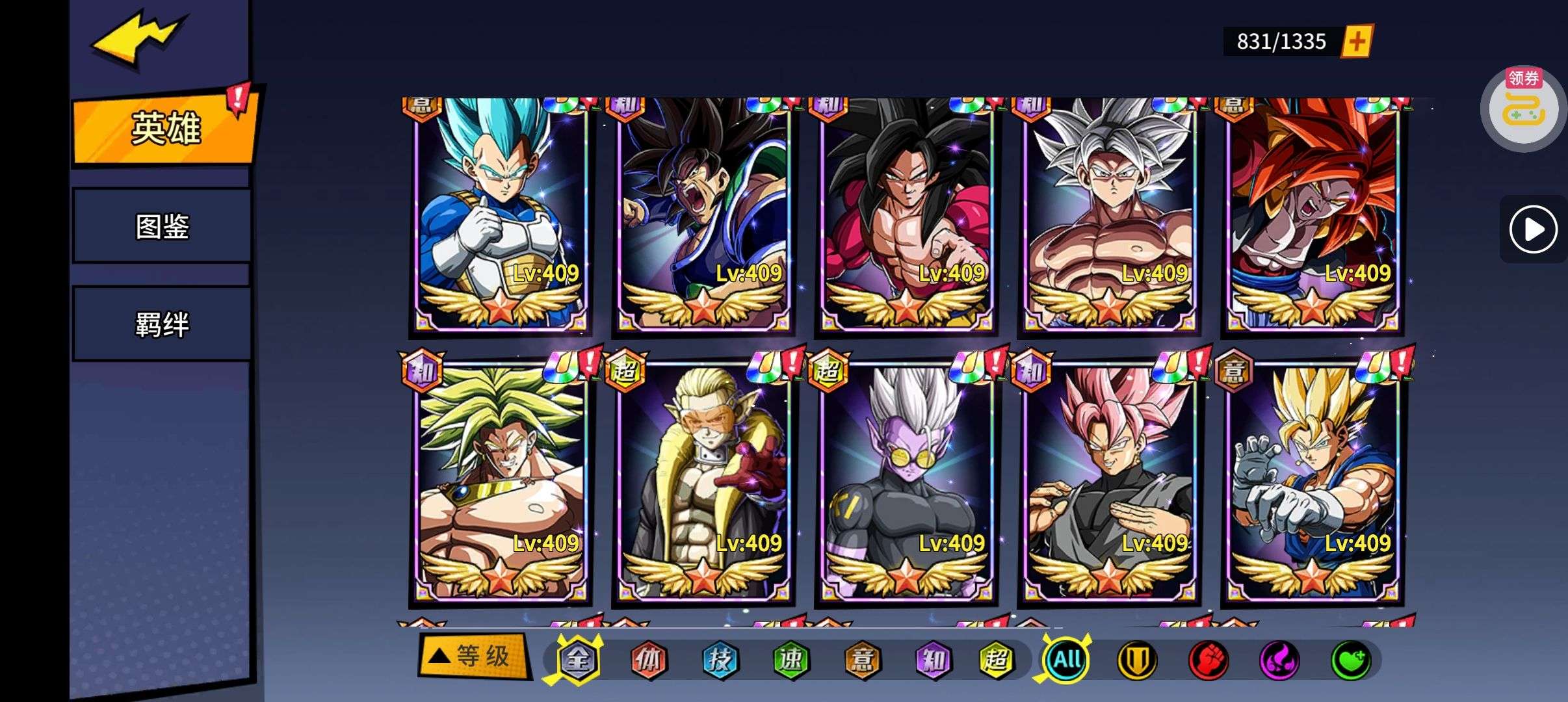This screenshot has width=1568, height=702.
Task: Open the 羁绊 tab
Action: pyautogui.click(x=162, y=324)
